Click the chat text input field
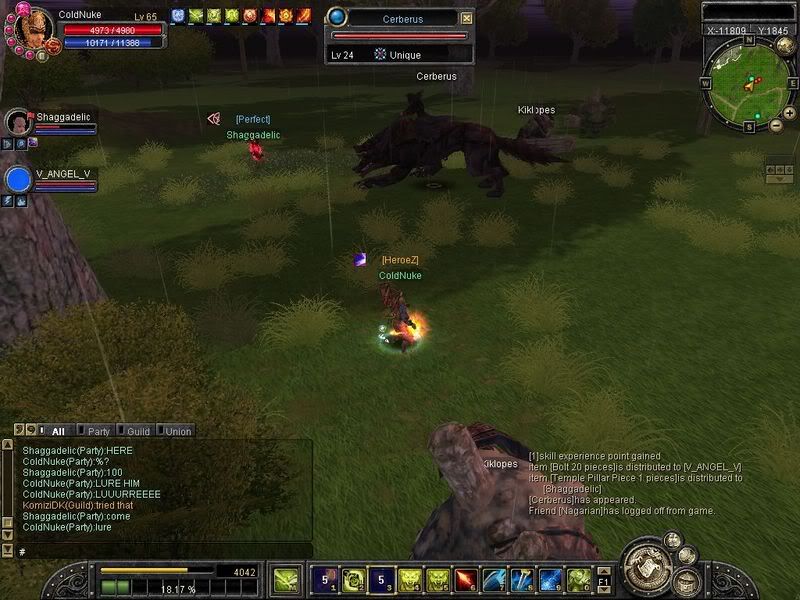Image resolution: width=800 pixels, height=600 pixels. (x=160, y=551)
